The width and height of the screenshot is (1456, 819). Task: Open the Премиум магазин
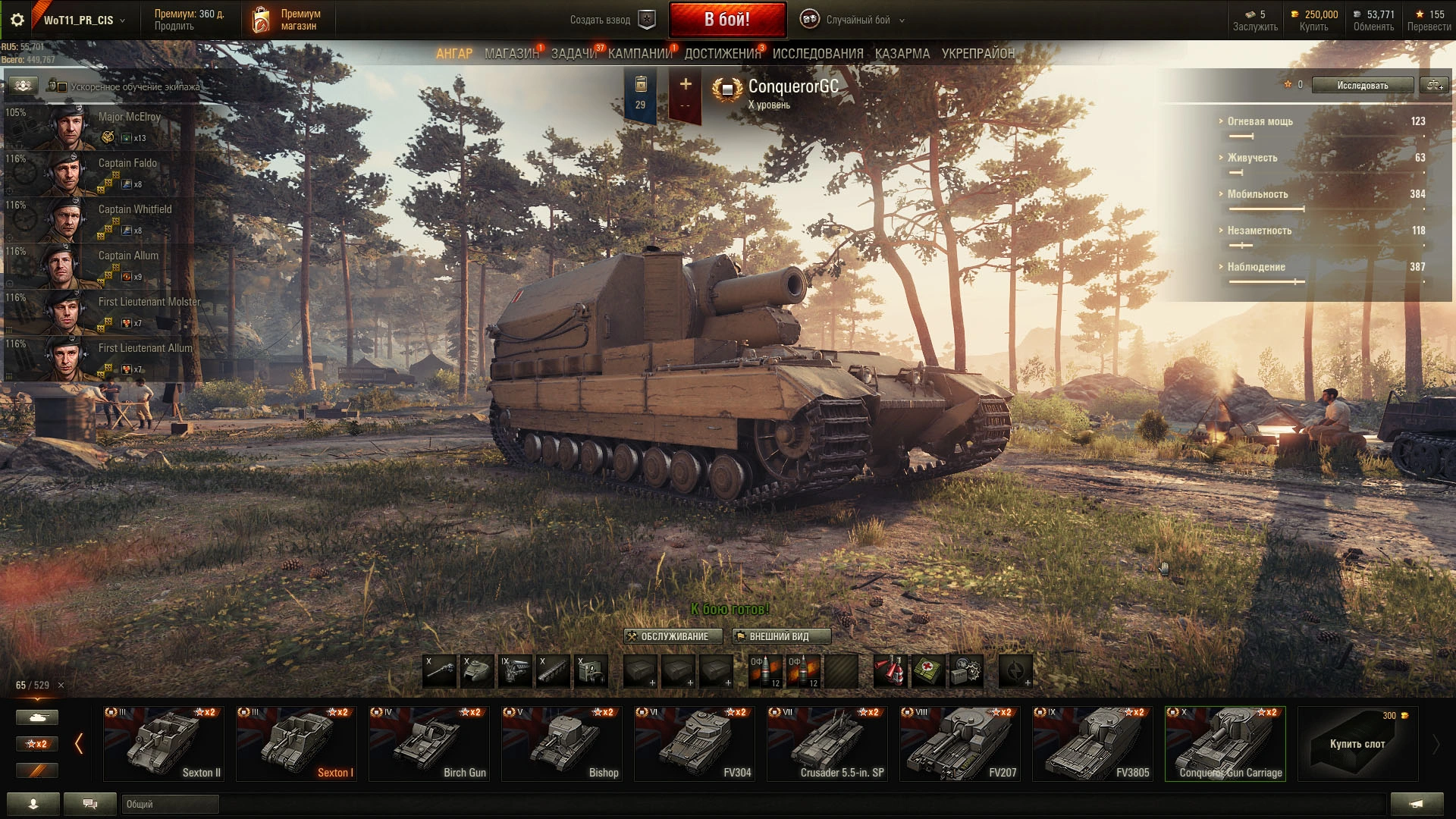287,20
